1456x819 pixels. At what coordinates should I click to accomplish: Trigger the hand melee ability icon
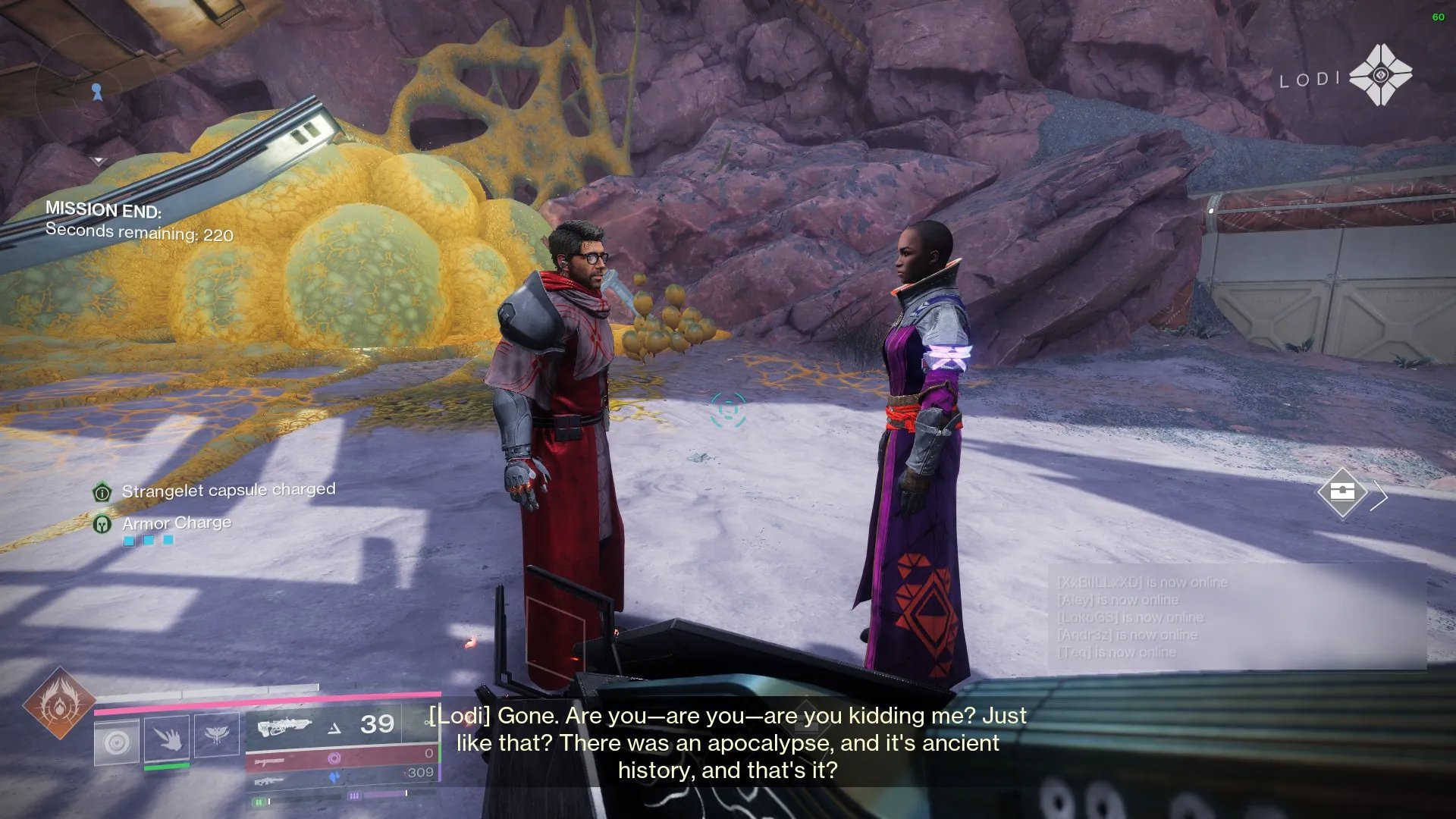[x=167, y=737]
